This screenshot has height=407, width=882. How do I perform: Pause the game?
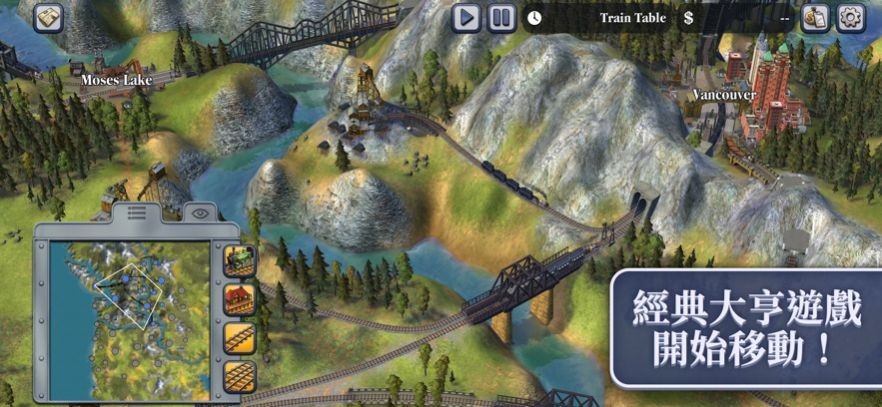tap(502, 17)
